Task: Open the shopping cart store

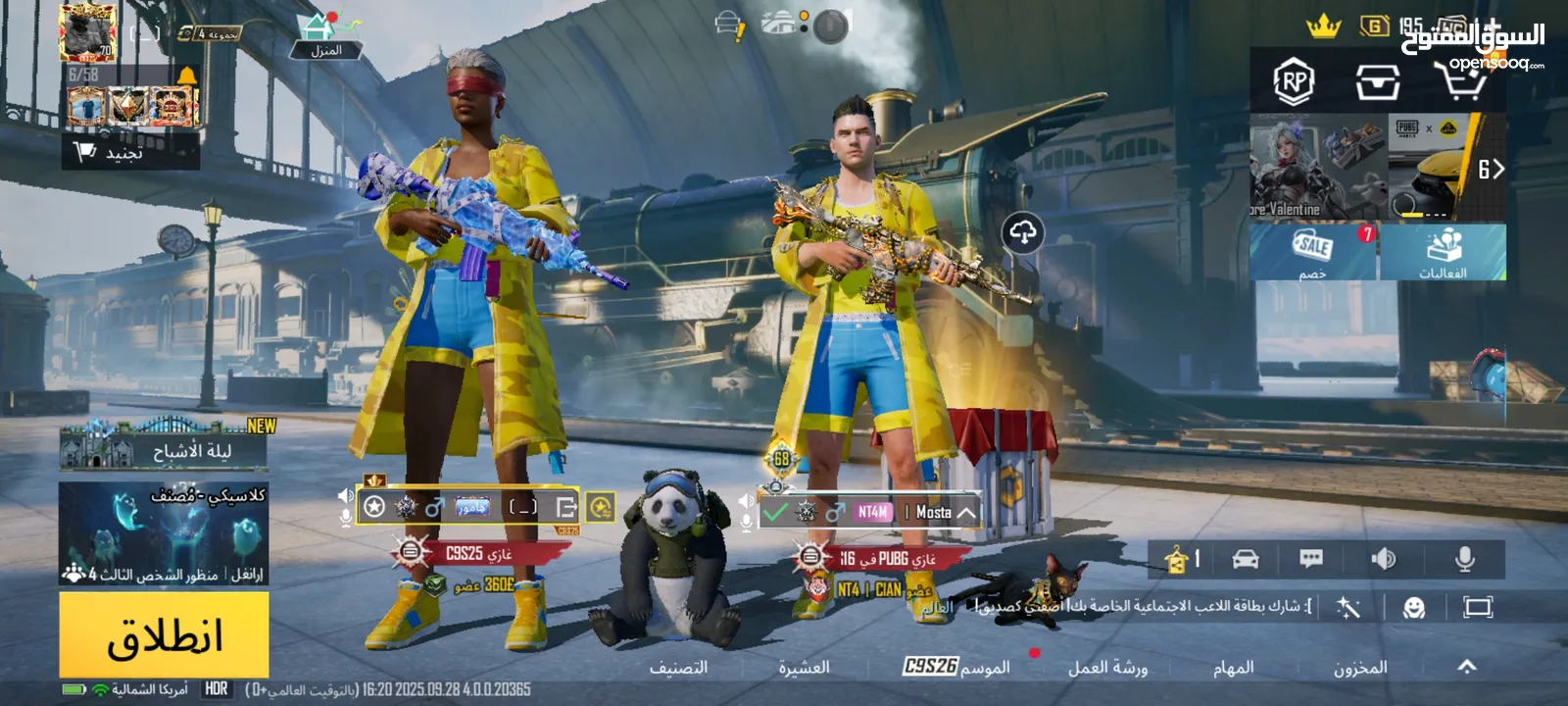Action: [x=1460, y=80]
